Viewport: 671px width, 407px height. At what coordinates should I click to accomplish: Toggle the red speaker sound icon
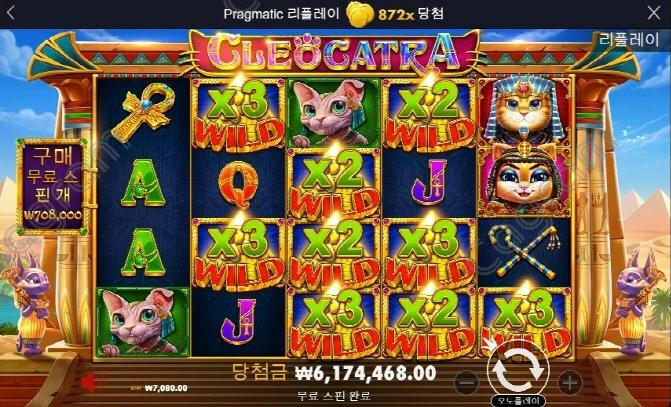coord(89,381)
